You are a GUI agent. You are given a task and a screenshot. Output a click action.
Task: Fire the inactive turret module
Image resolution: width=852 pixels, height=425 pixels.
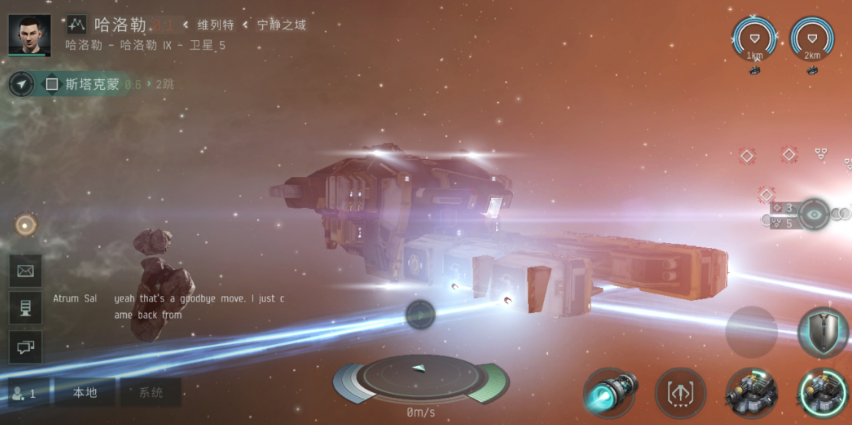[752, 392]
